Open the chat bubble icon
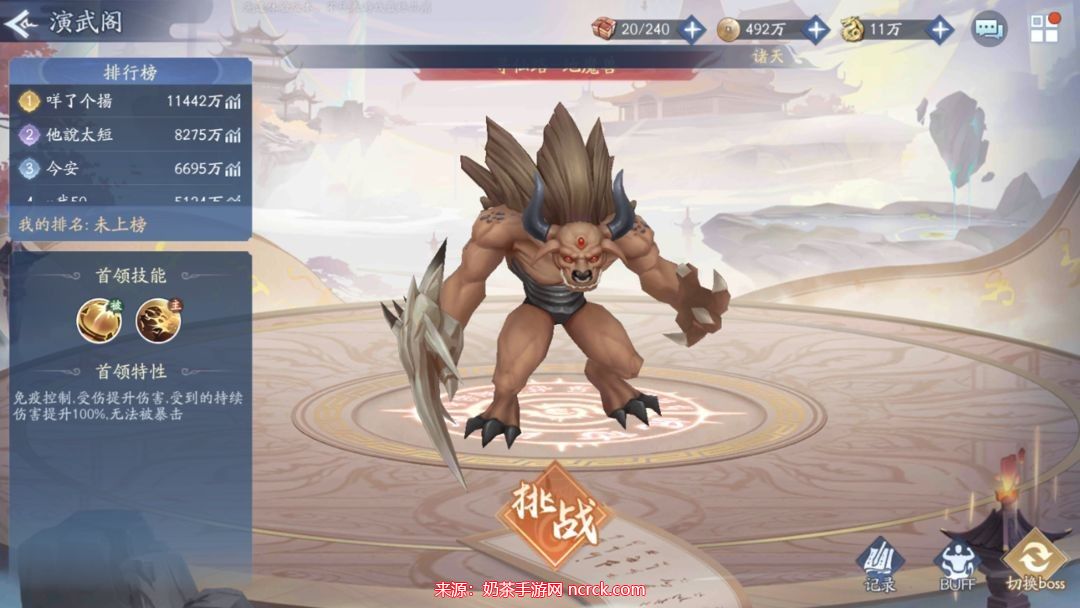This screenshot has height=608, width=1080. point(989,28)
